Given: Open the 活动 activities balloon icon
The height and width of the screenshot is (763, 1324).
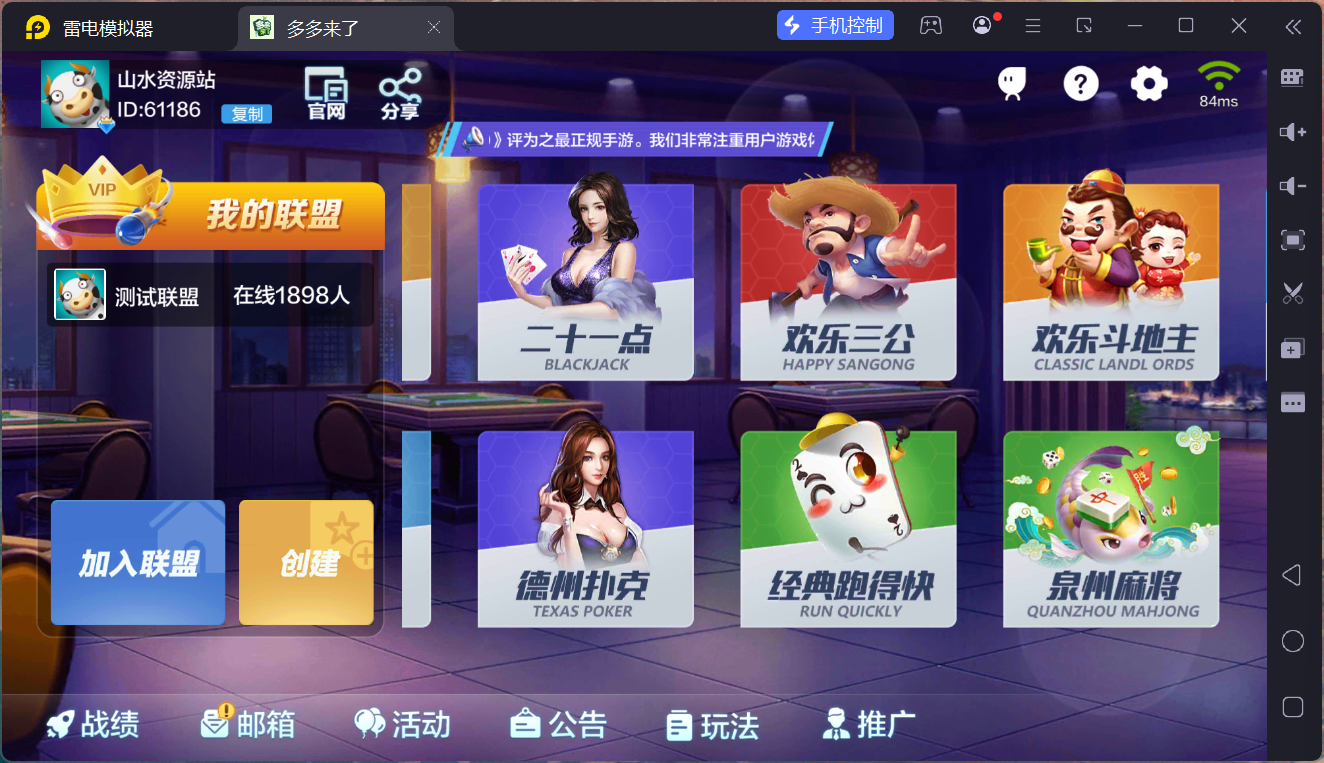Looking at the screenshot, I should click(401, 725).
